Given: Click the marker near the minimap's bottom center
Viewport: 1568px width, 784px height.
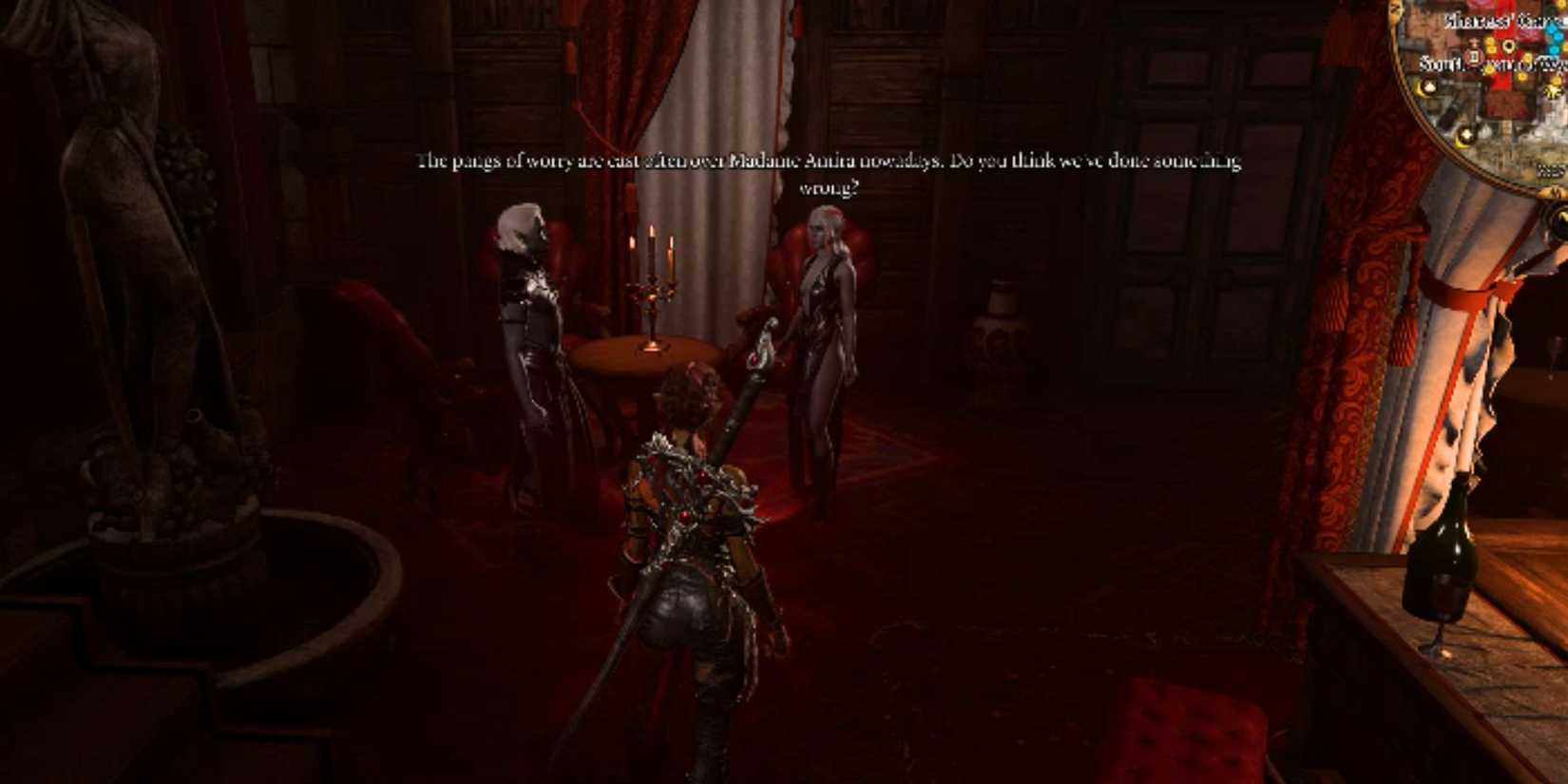Looking at the screenshot, I should tap(1465, 135).
